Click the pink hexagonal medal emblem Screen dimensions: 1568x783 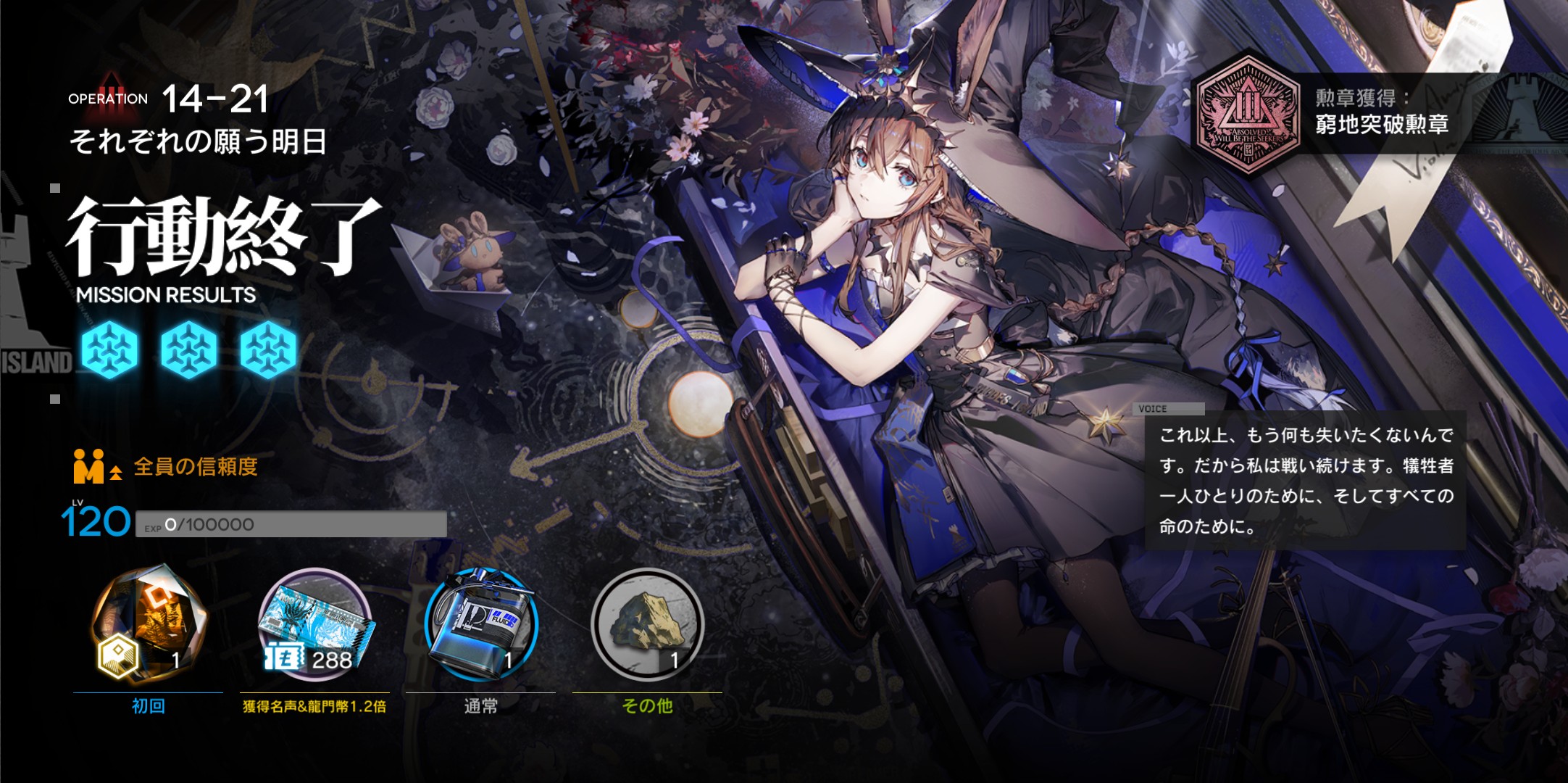(x=1247, y=115)
